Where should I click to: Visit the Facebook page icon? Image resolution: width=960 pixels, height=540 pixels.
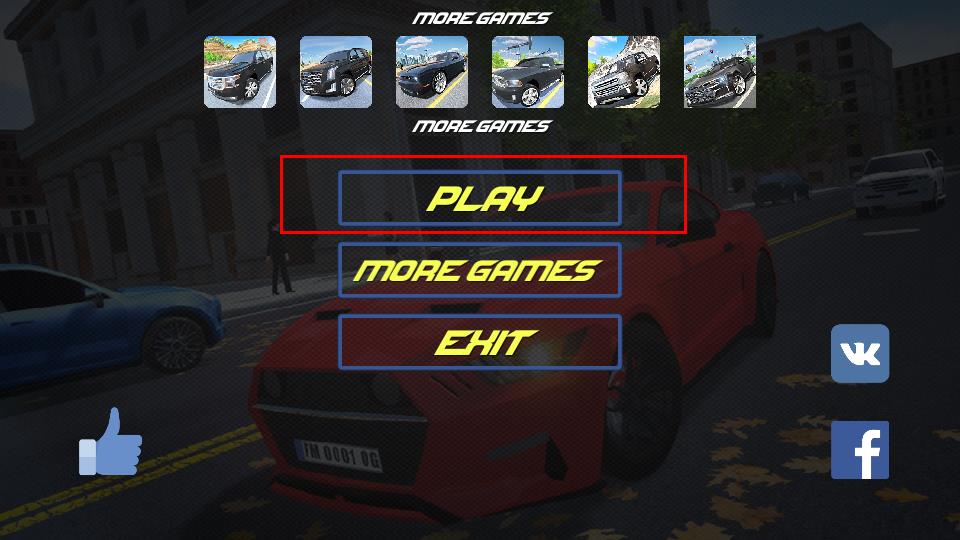tap(860, 450)
